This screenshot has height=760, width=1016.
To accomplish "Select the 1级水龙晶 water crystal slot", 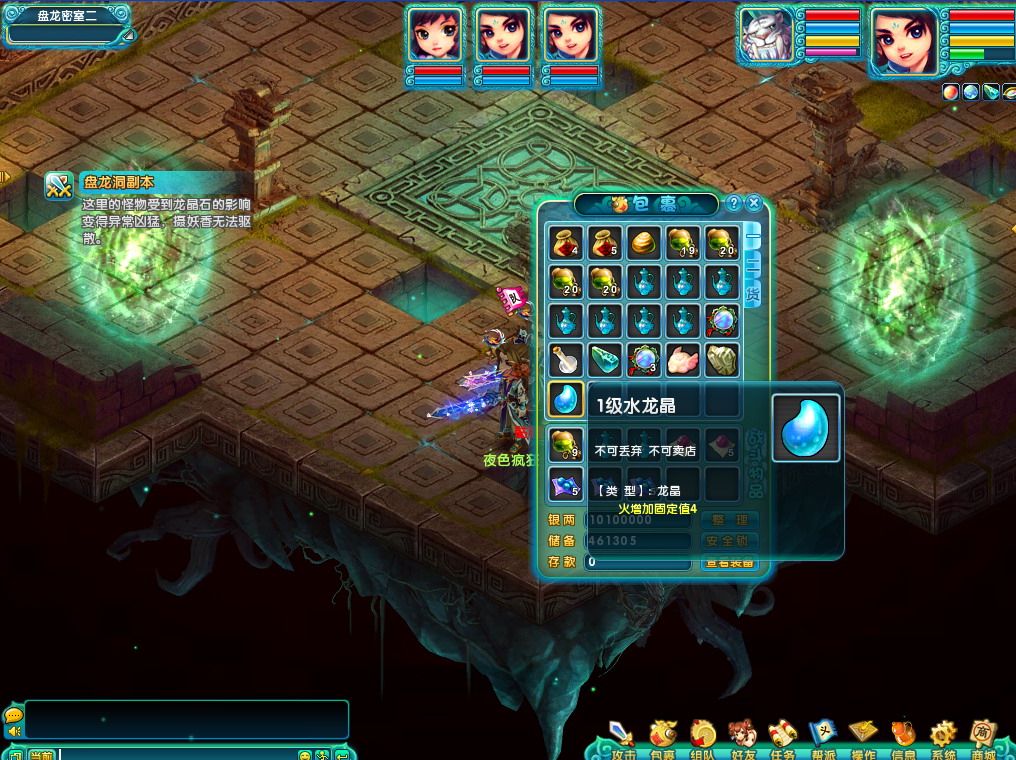I will [x=566, y=400].
